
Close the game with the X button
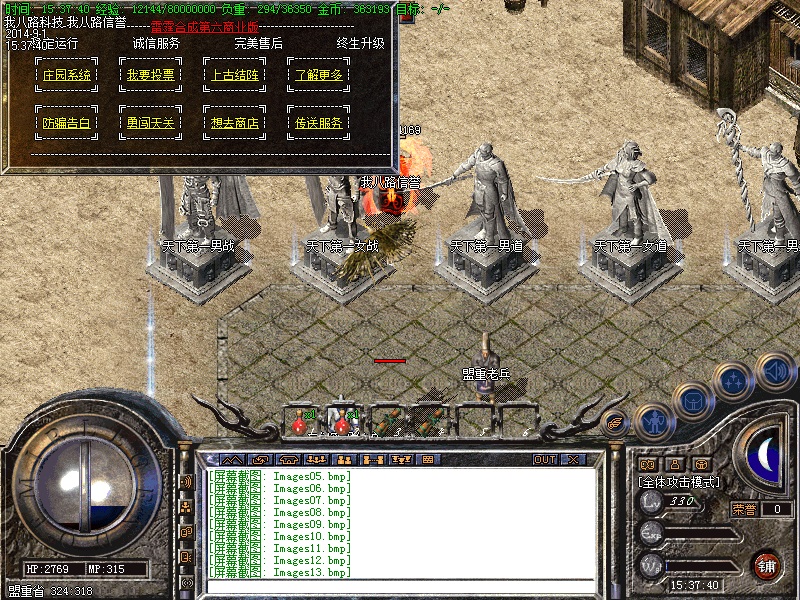coord(573,459)
